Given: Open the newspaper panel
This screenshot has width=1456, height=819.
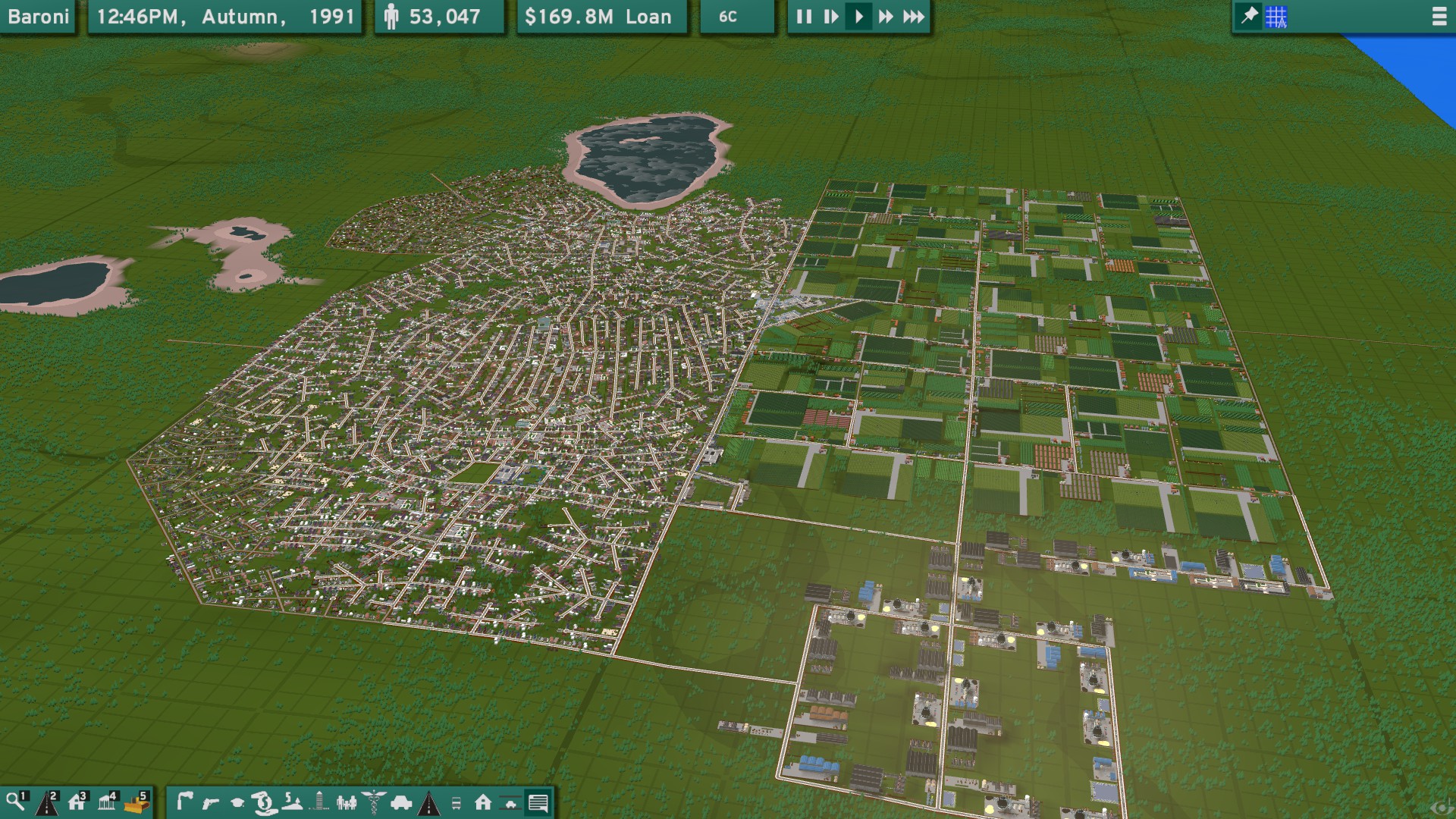Looking at the screenshot, I should tap(538, 802).
